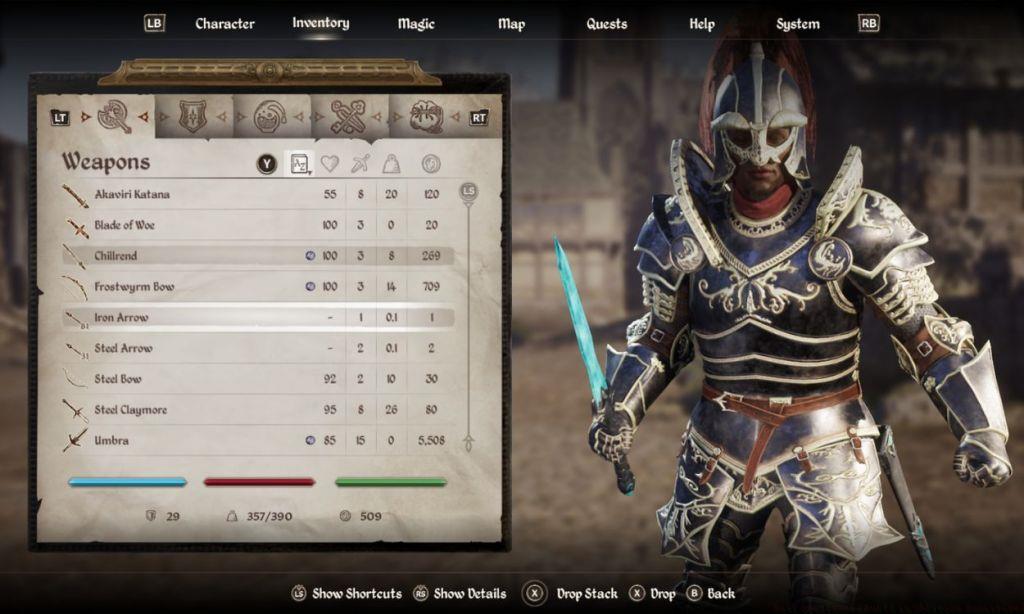
Task: Open the System menu
Action: [x=798, y=24]
